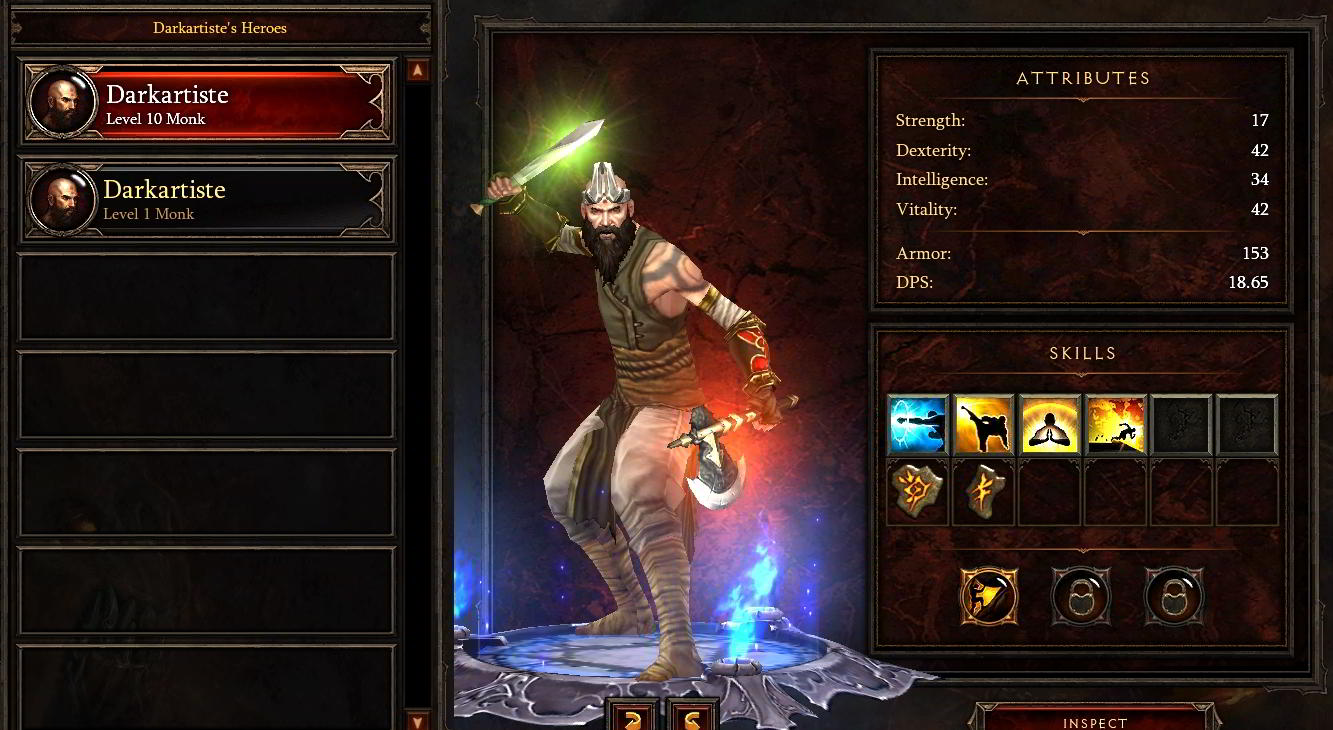
Task: Select the Level 1 Monk hero entry
Action: click(x=207, y=199)
